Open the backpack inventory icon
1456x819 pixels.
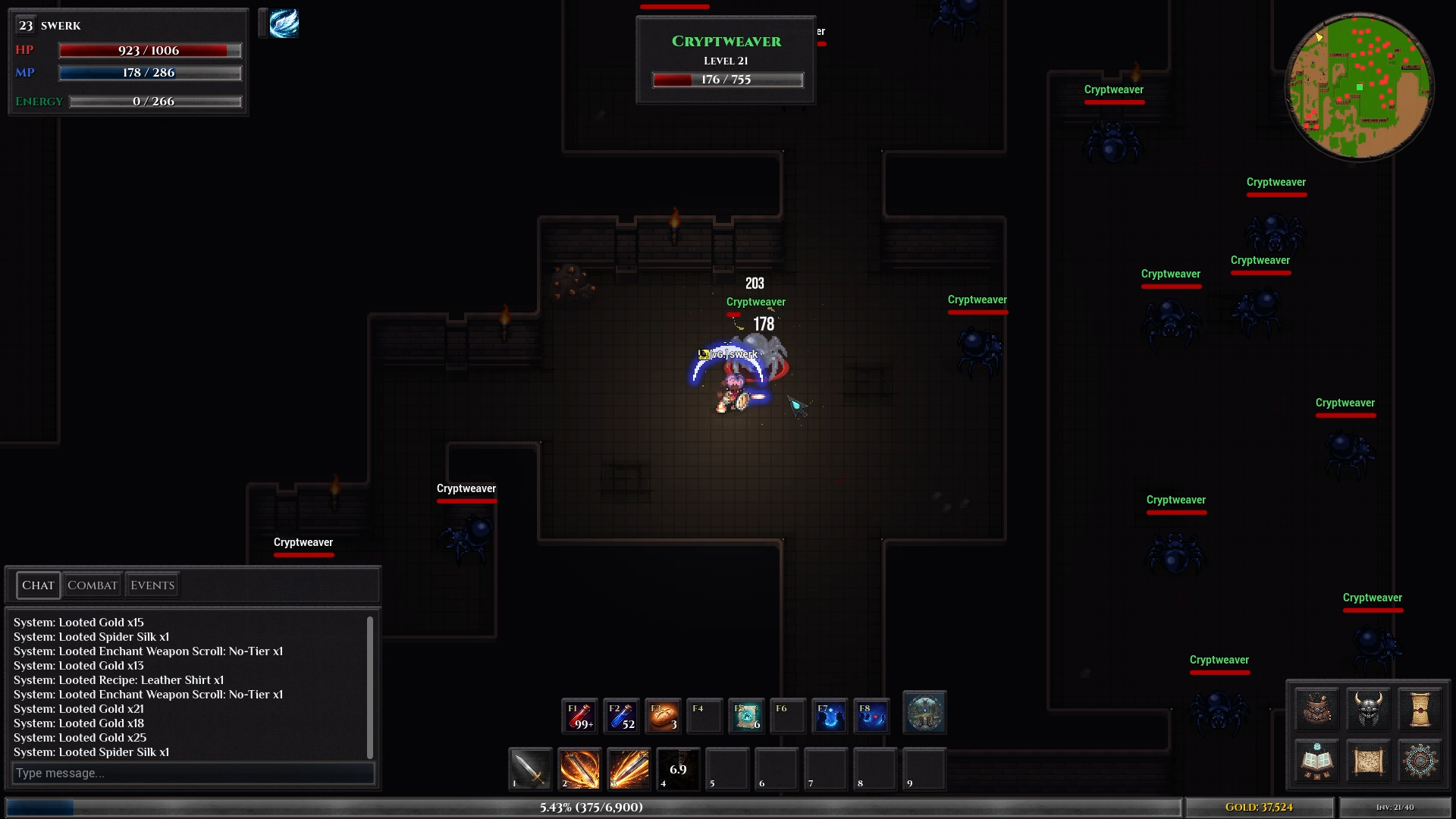coord(1317,709)
